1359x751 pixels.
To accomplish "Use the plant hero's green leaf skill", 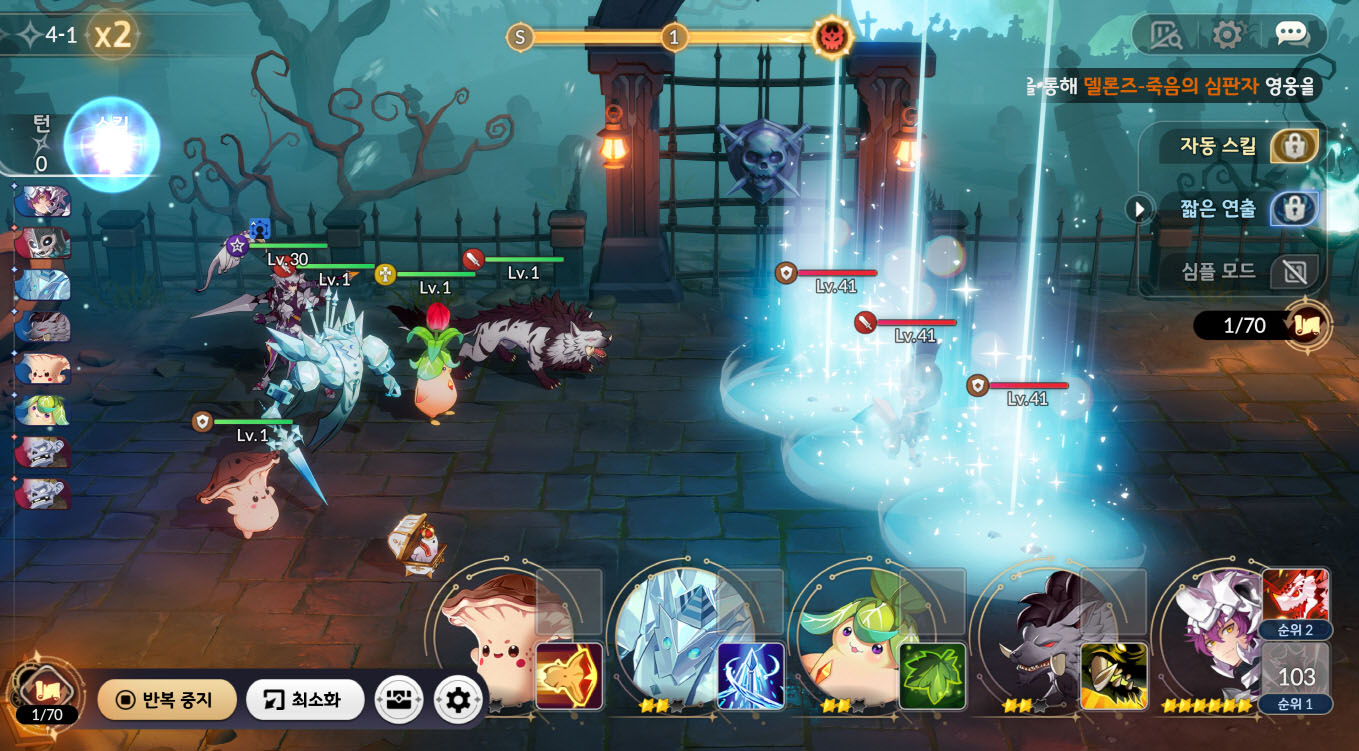I will point(932,675).
